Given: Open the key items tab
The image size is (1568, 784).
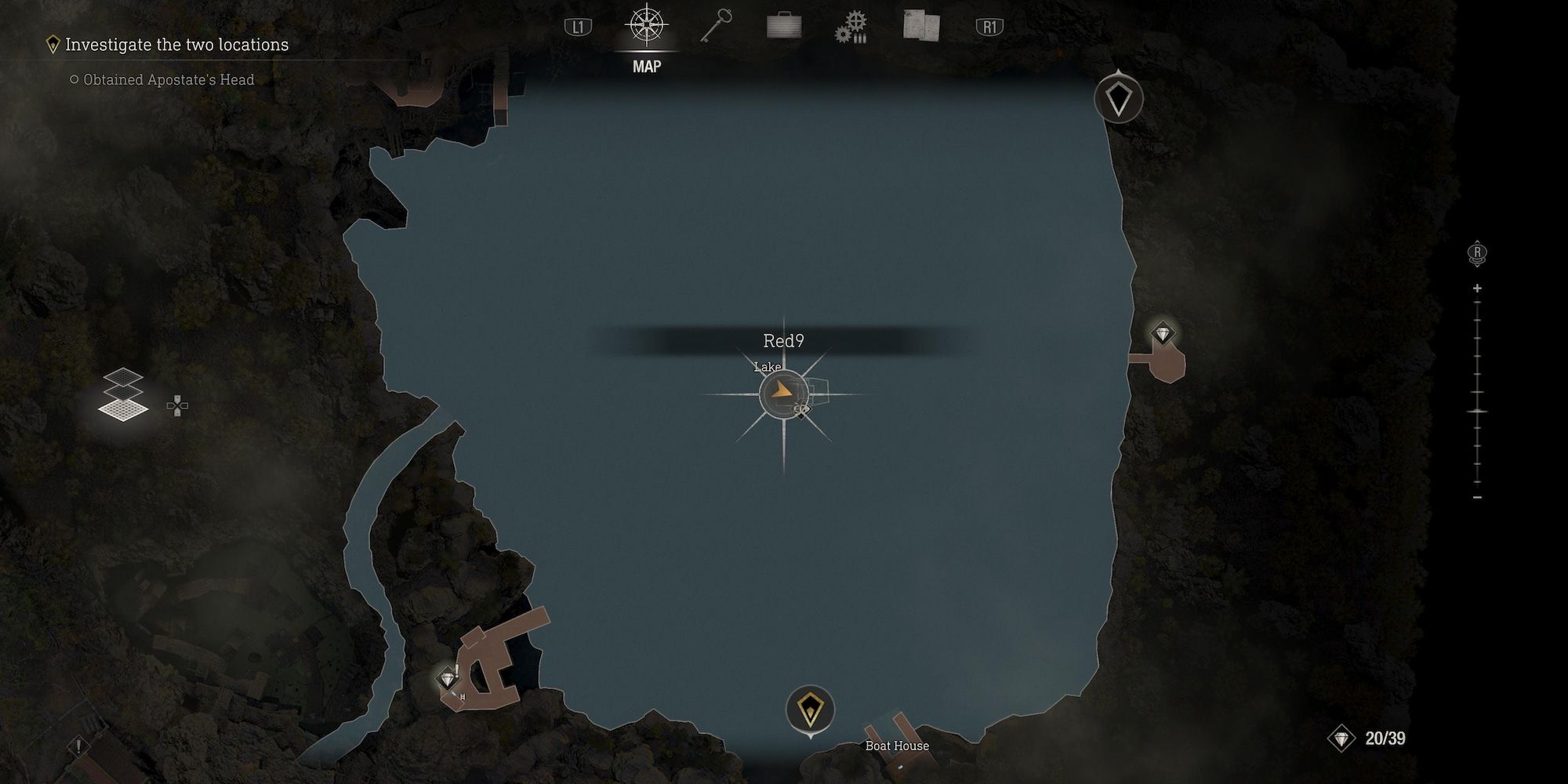Looking at the screenshot, I should pyautogui.click(x=716, y=27).
